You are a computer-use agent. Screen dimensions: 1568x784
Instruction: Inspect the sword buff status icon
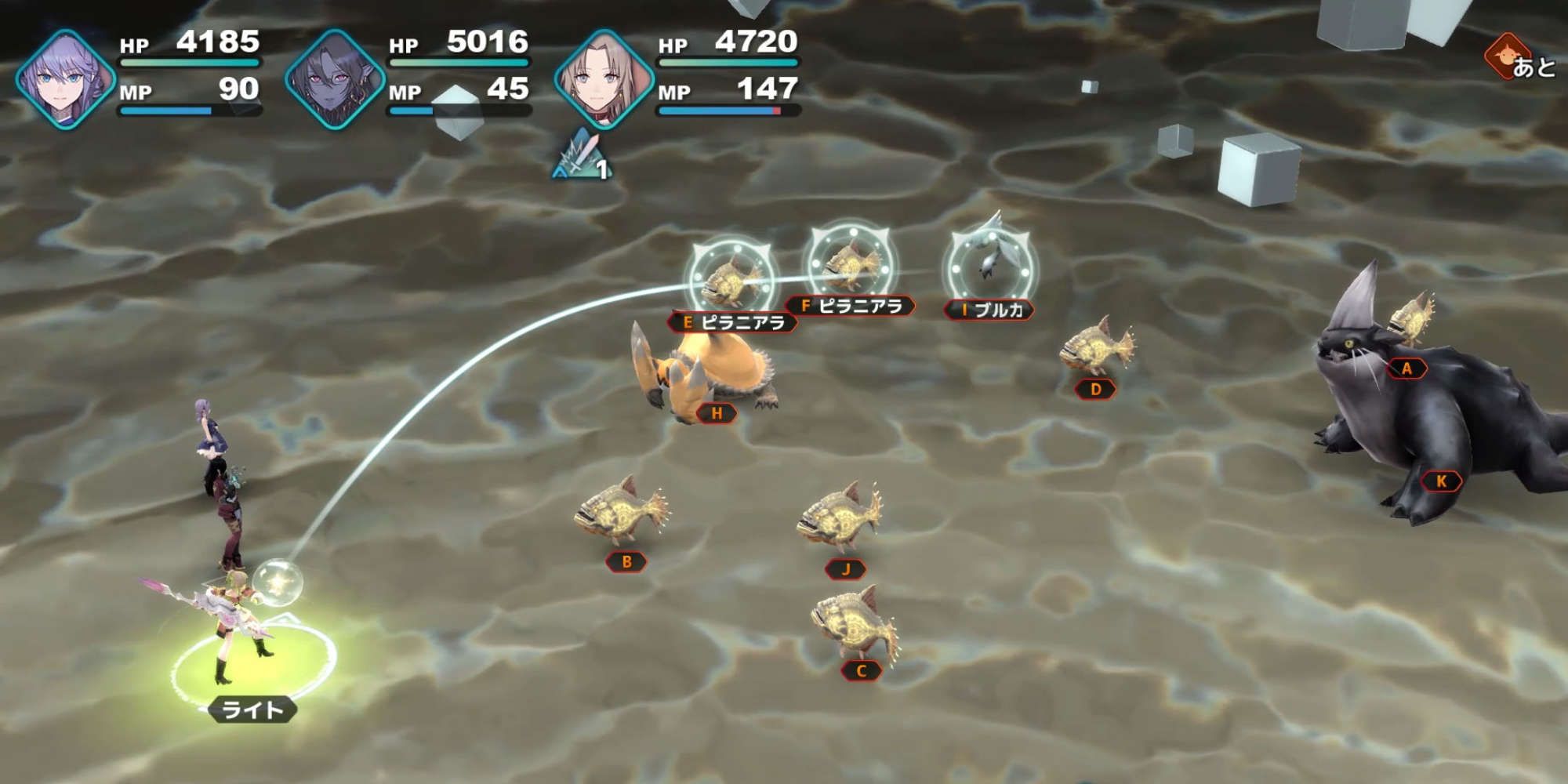(x=583, y=155)
